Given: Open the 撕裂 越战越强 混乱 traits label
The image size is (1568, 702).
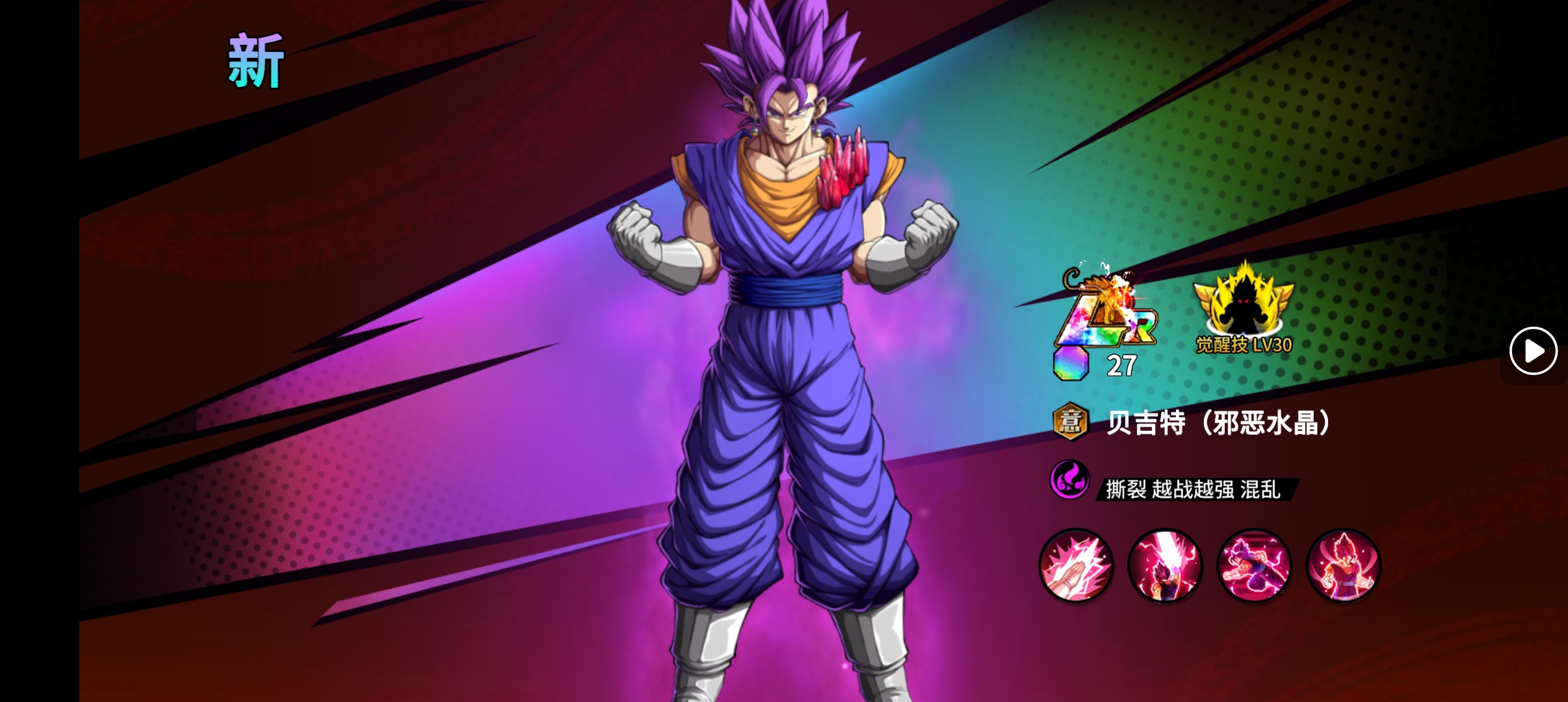Looking at the screenshot, I should (x=1194, y=489).
